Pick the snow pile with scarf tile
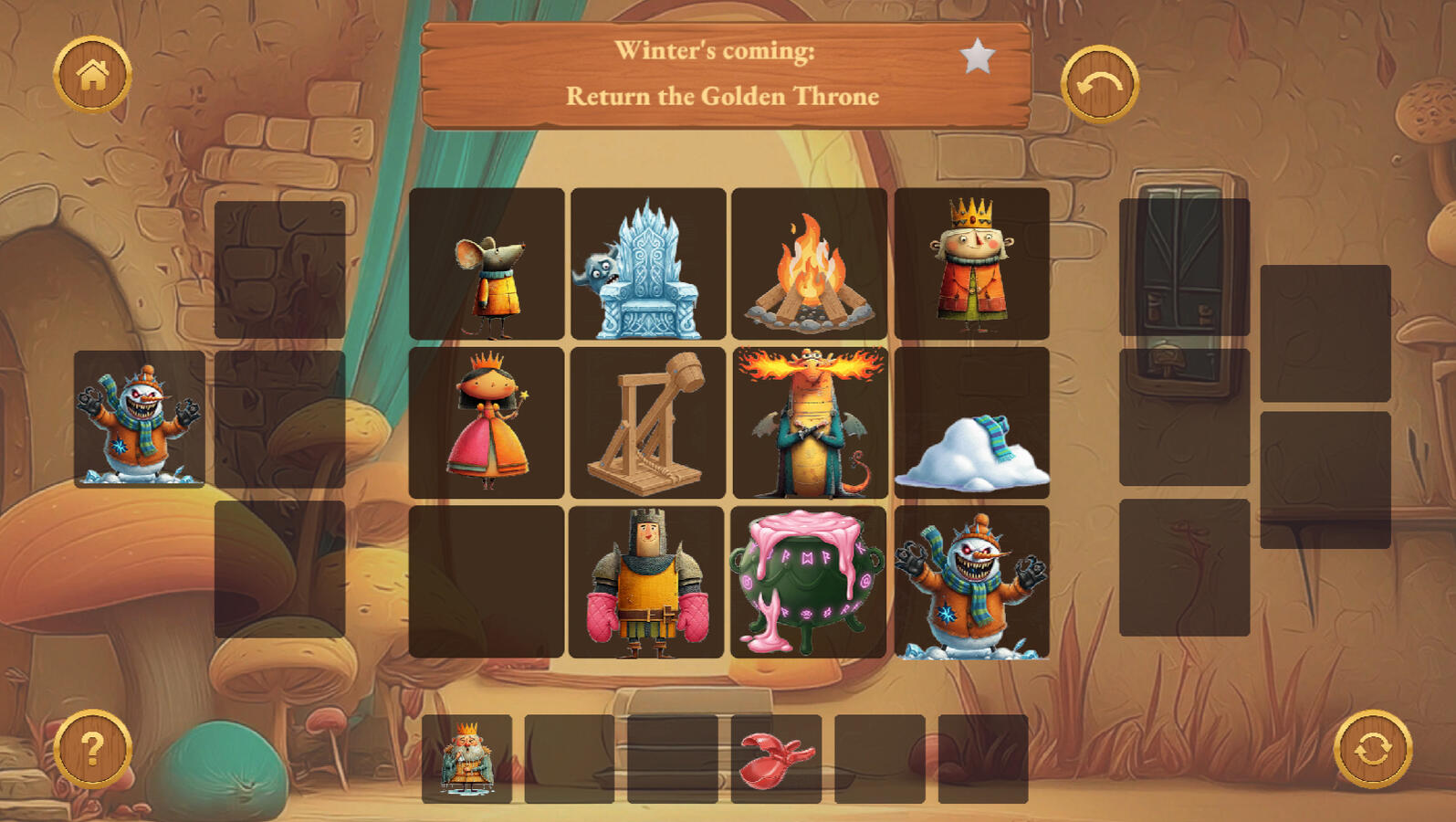Screen dimensions: 1456x822 (x=971, y=423)
